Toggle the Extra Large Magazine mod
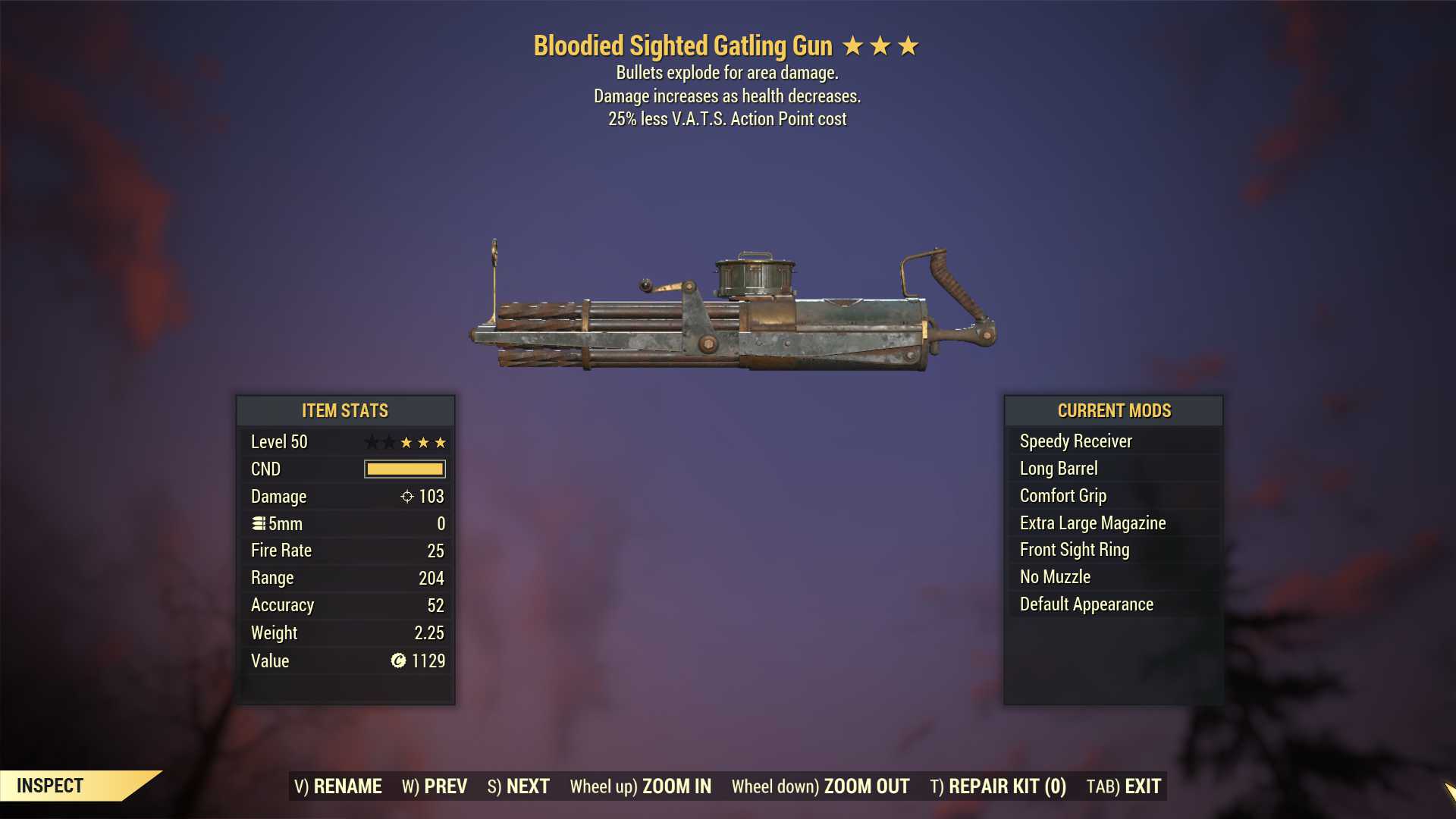This screenshot has width=1456, height=819. tap(1092, 522)
